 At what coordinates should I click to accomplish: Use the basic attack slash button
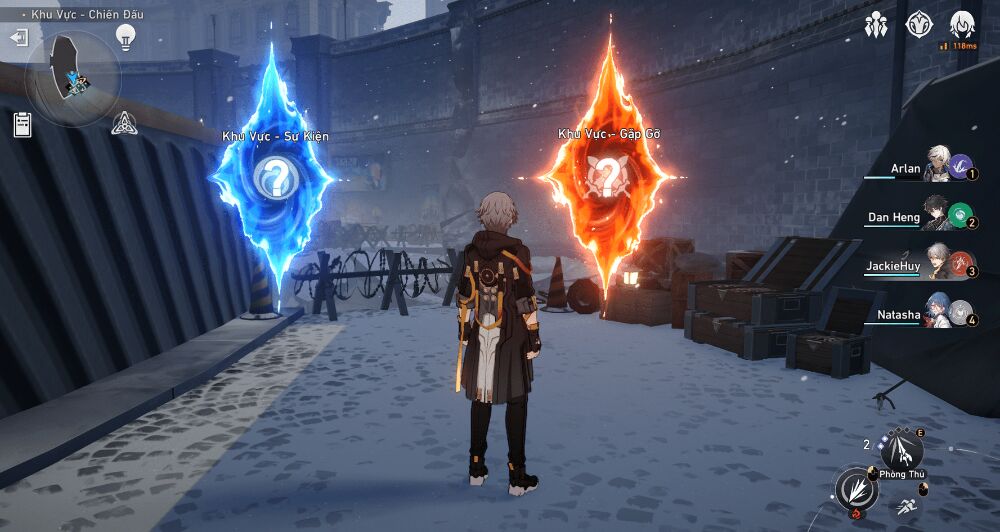pyautogui.click(x=858, y=489)
